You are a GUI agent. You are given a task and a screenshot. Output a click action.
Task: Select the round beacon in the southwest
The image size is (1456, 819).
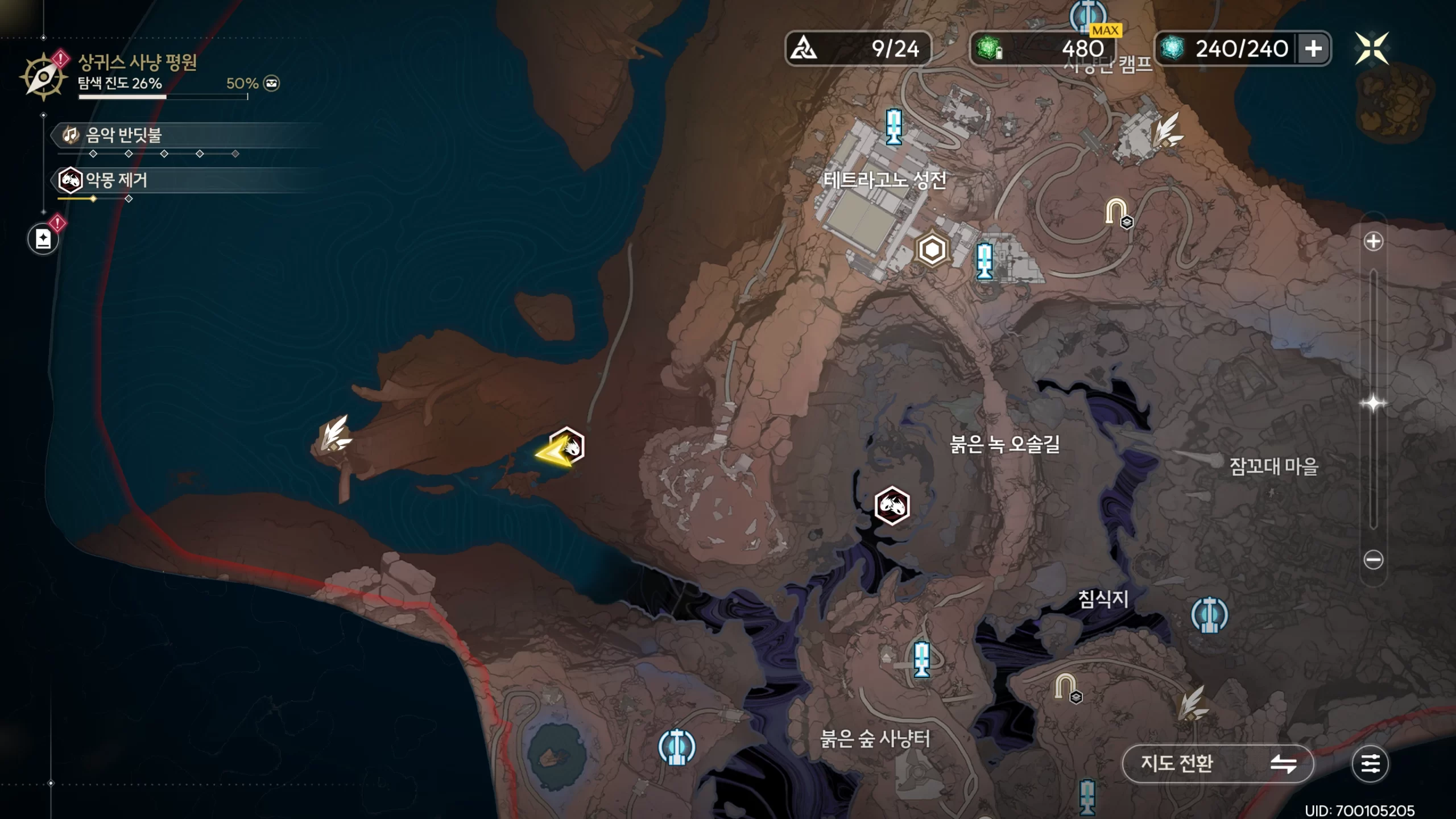click(676, 746)
